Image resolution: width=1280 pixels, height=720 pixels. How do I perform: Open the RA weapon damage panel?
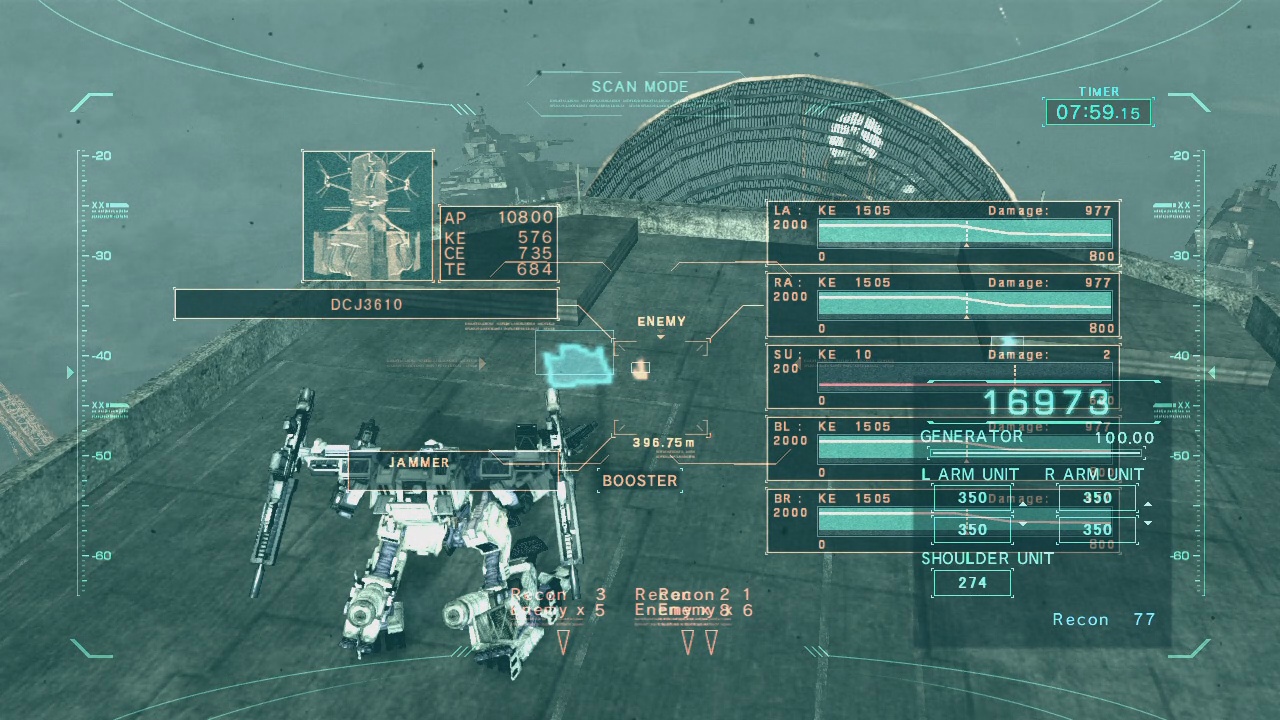point(943,305)
